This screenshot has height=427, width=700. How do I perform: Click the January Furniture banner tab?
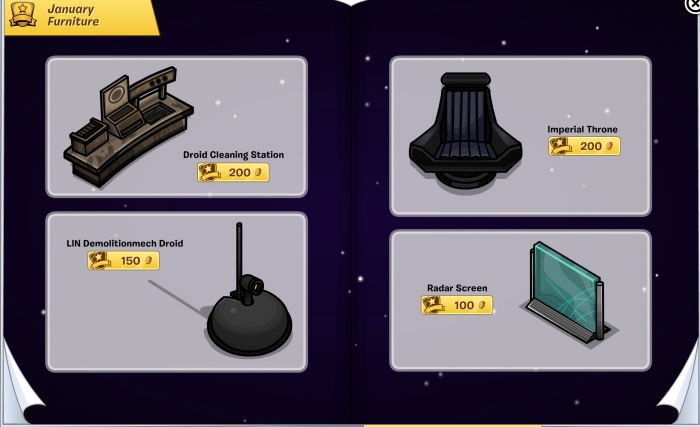pyautogui.click(x=80, y=15)
